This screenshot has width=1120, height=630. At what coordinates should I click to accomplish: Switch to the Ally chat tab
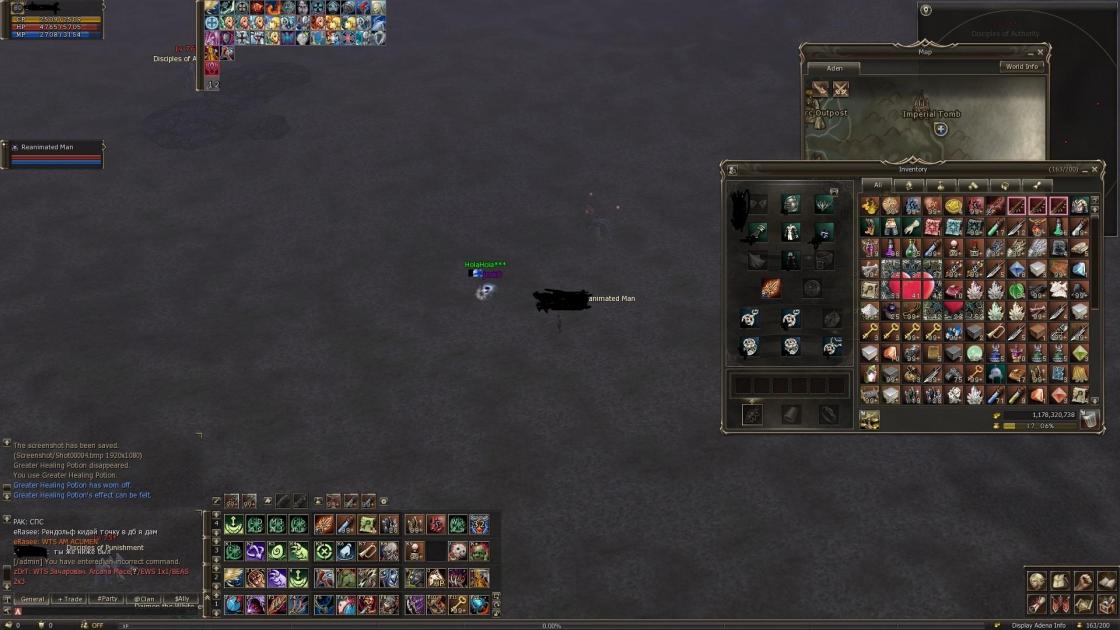coord(181,599)
